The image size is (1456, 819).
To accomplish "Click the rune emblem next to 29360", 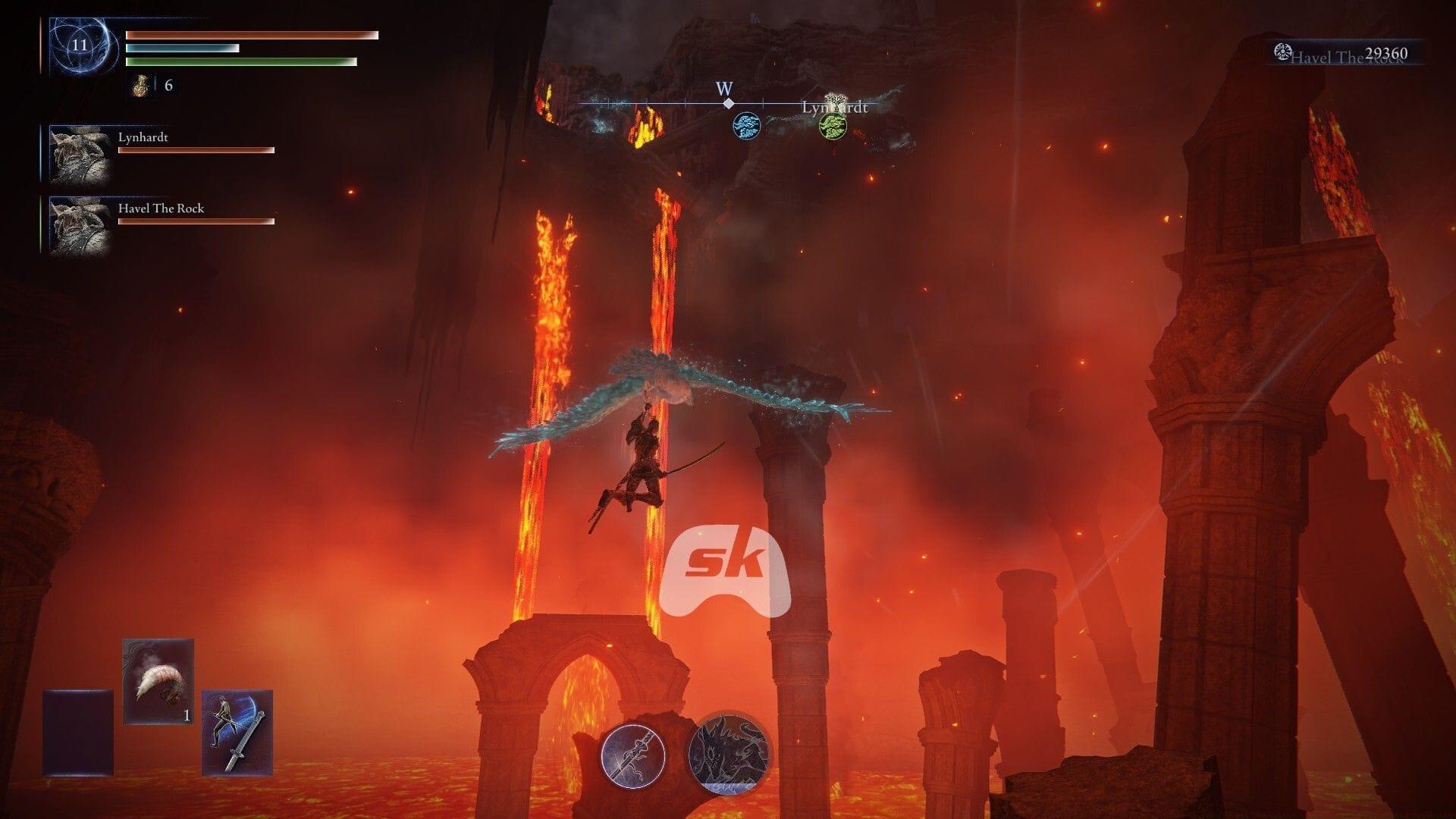I will pos(1282,52).
